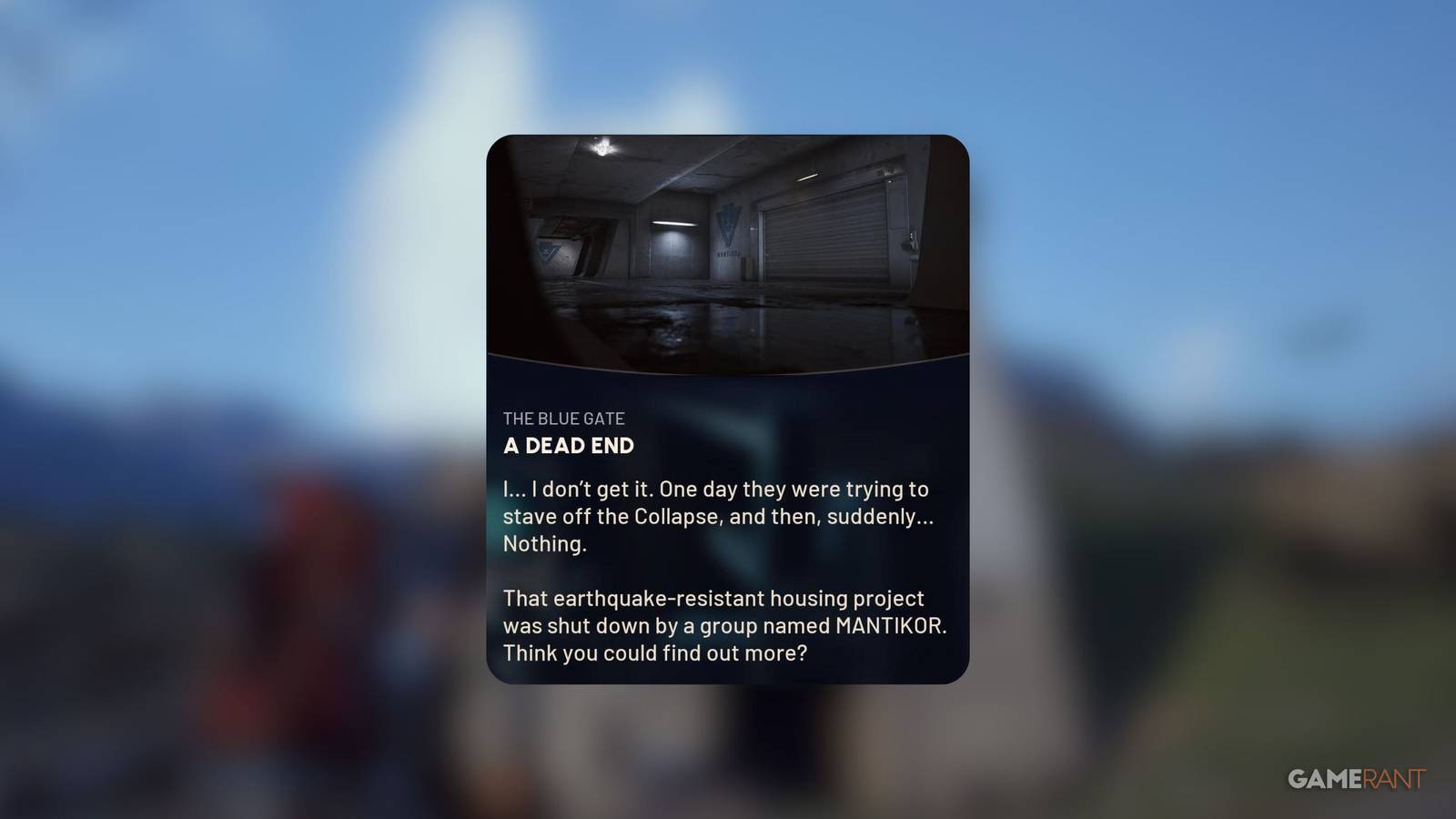
Task: Click the MANTIKOR emblem on the garage wall
Action: [730, 224]
